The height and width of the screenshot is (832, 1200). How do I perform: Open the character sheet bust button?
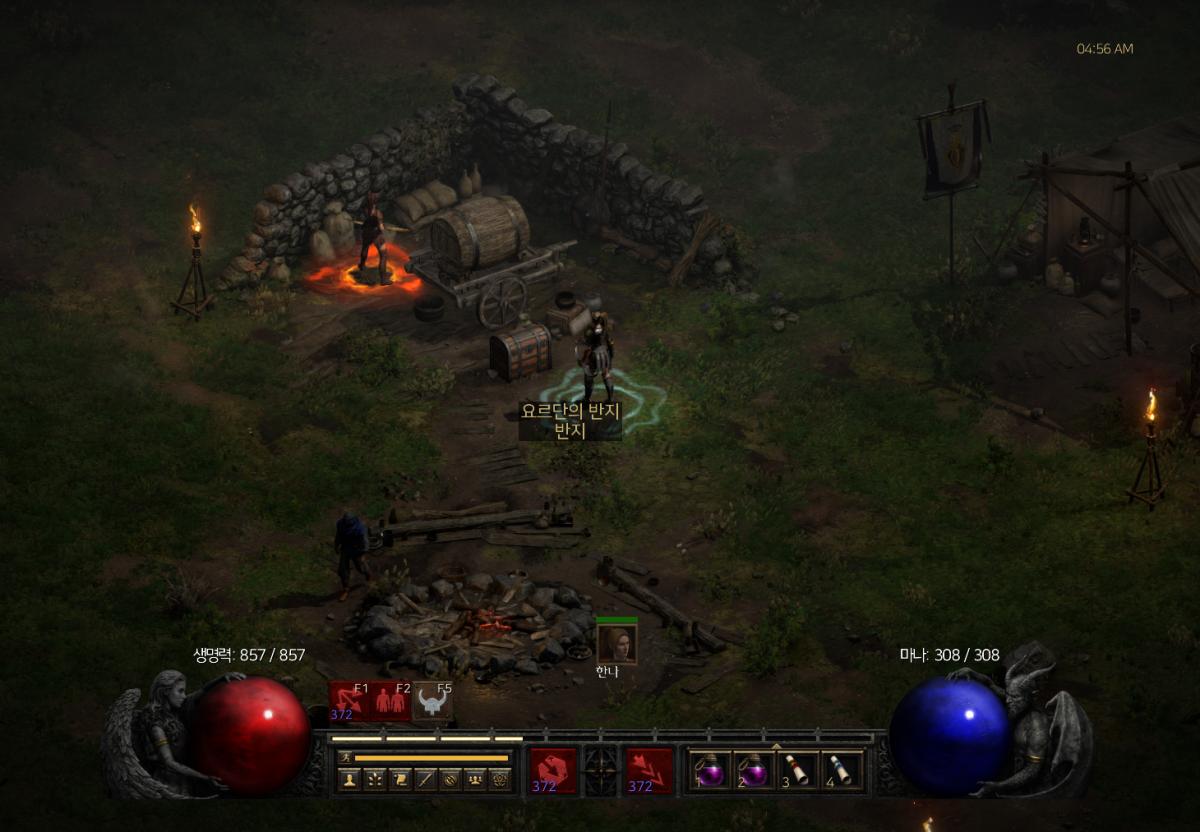coord(349,780)
